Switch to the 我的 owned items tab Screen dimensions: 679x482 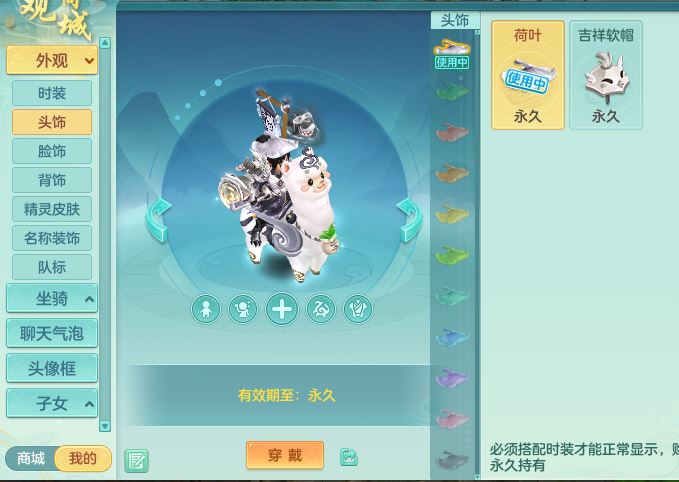pyautogui.click(x=83, y=458)
